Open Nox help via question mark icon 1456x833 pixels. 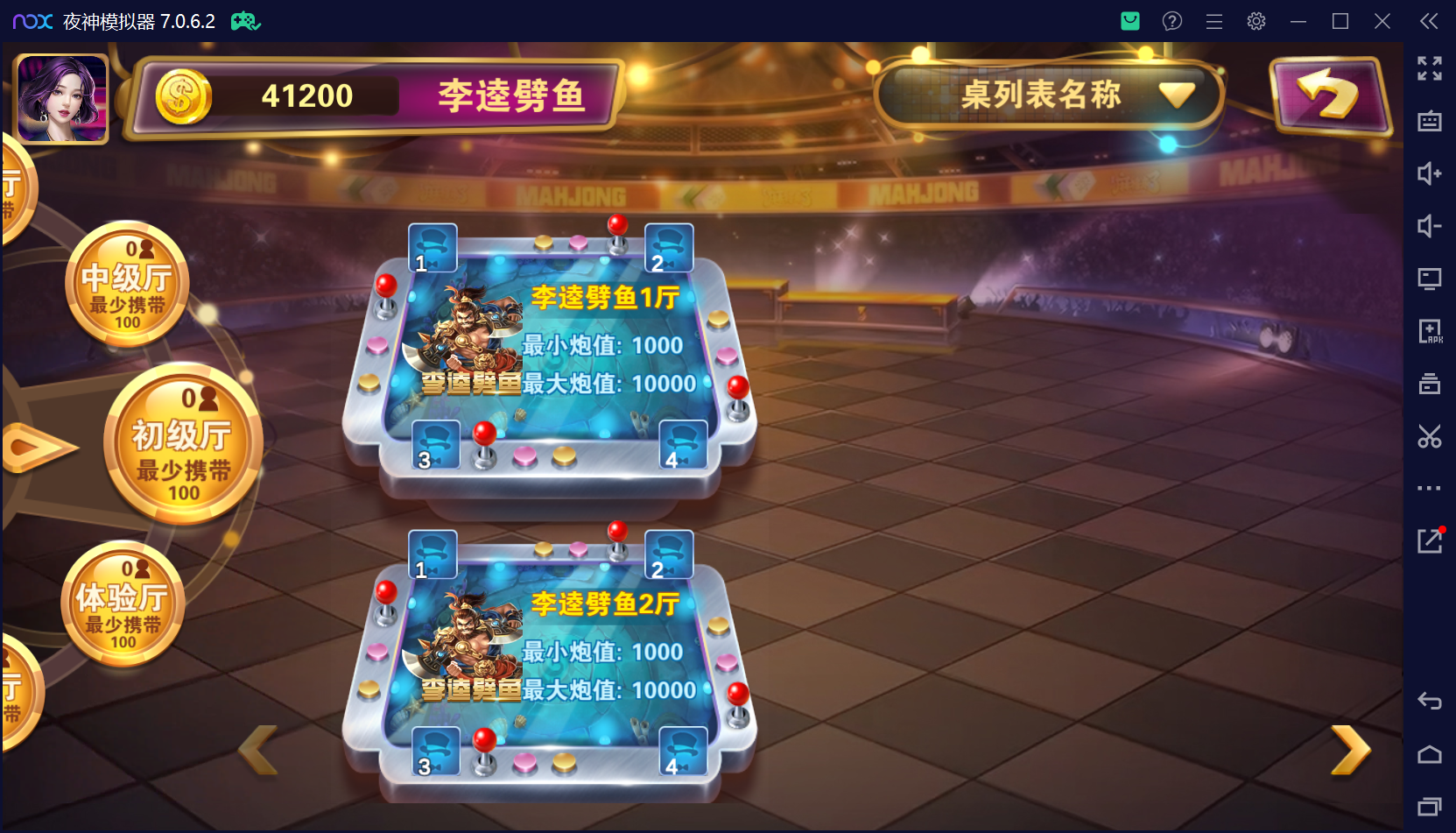(1172, 21)
